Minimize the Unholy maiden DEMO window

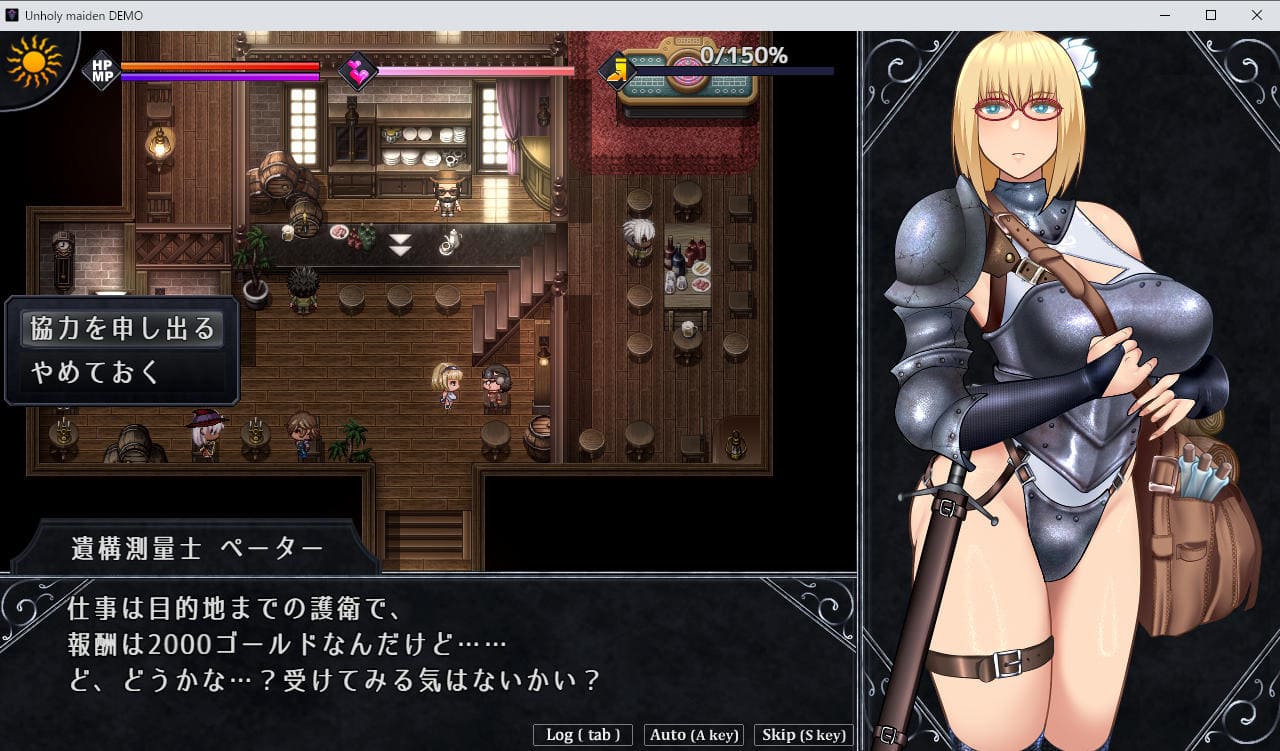[x=1165, y=15]
